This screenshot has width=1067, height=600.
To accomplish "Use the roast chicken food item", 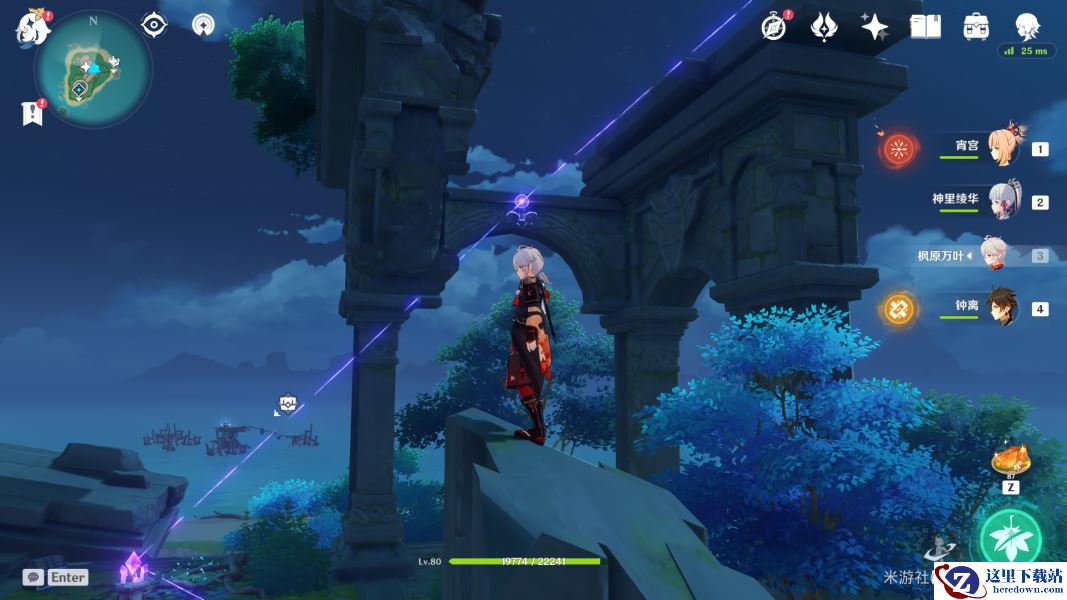I will click(1011, 461).
